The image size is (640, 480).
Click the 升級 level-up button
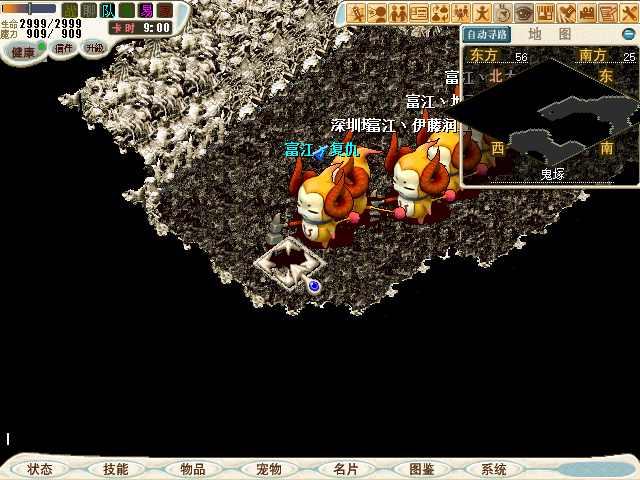[x=94, y=48]
